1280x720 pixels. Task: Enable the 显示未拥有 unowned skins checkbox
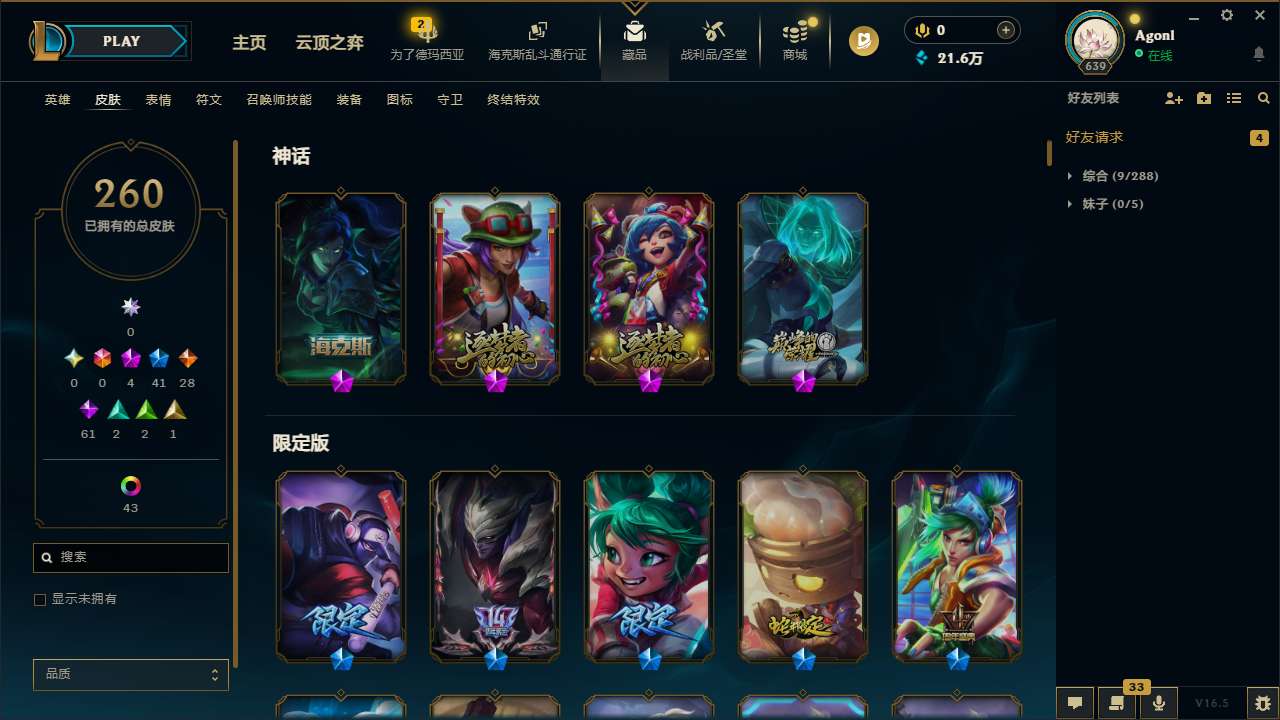(x=40, y=599)
